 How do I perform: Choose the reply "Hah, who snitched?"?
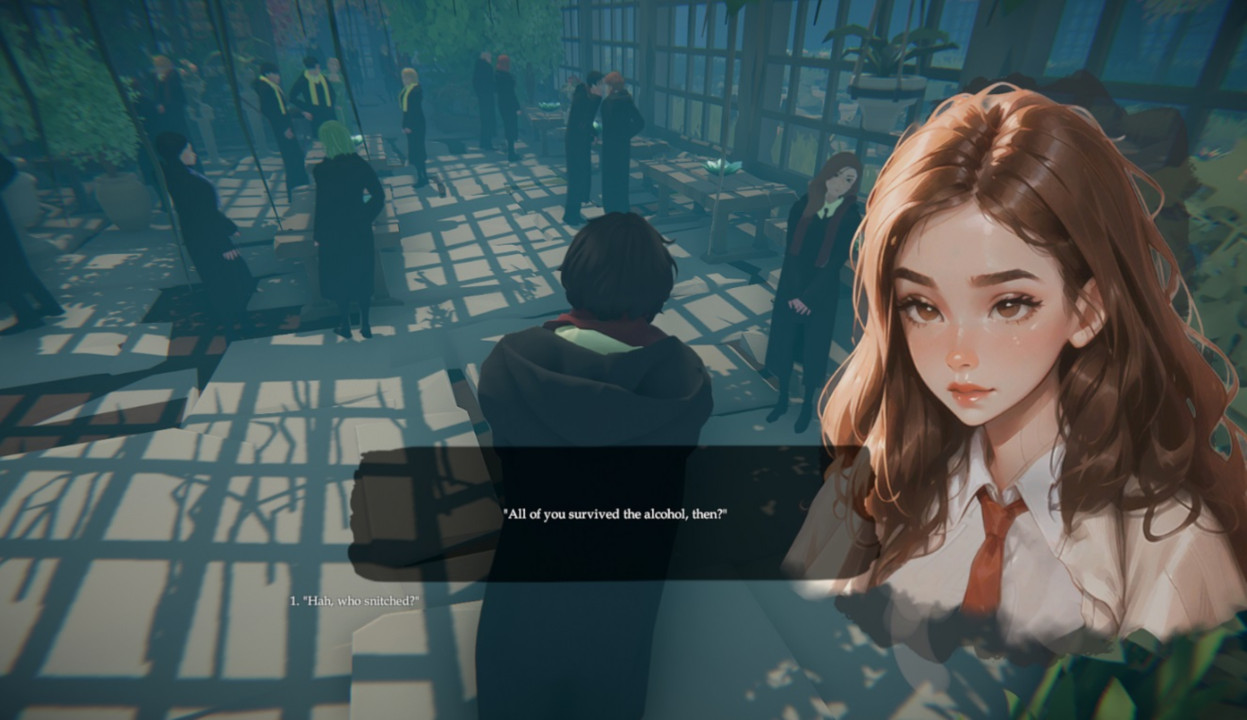[355, 601]
